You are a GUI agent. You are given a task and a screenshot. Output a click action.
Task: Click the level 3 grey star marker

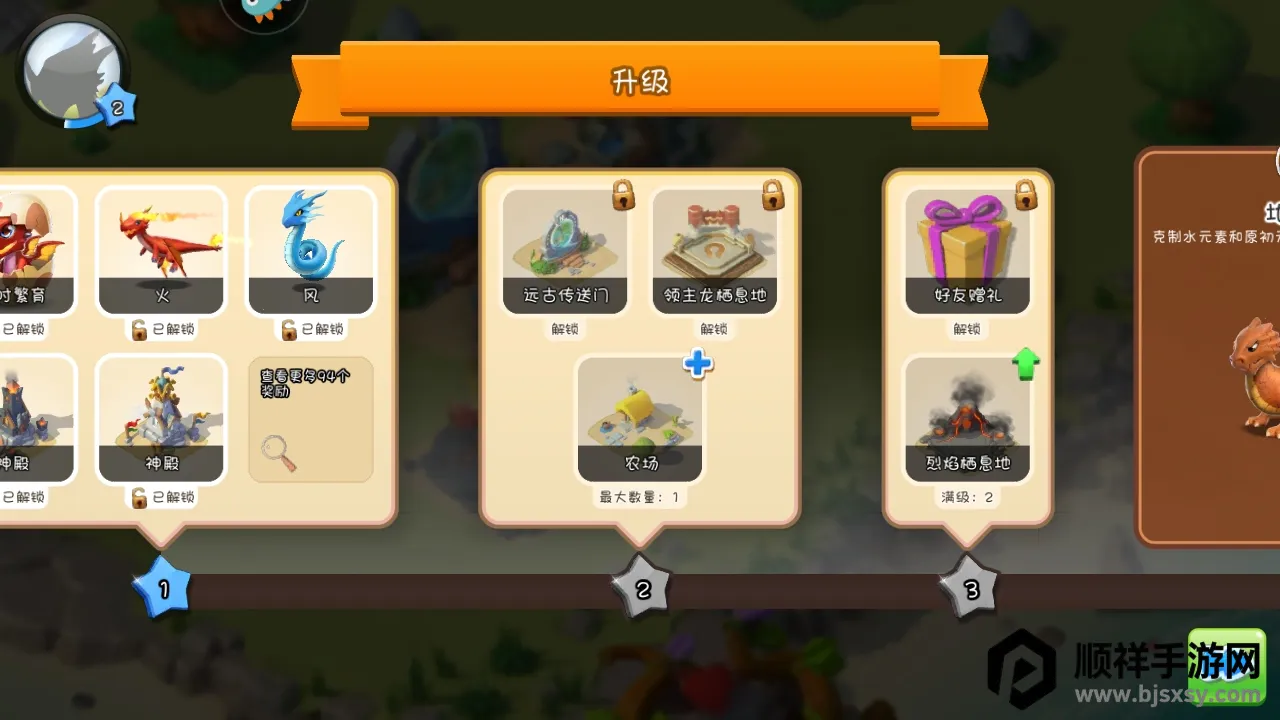(x=969, y=590)
